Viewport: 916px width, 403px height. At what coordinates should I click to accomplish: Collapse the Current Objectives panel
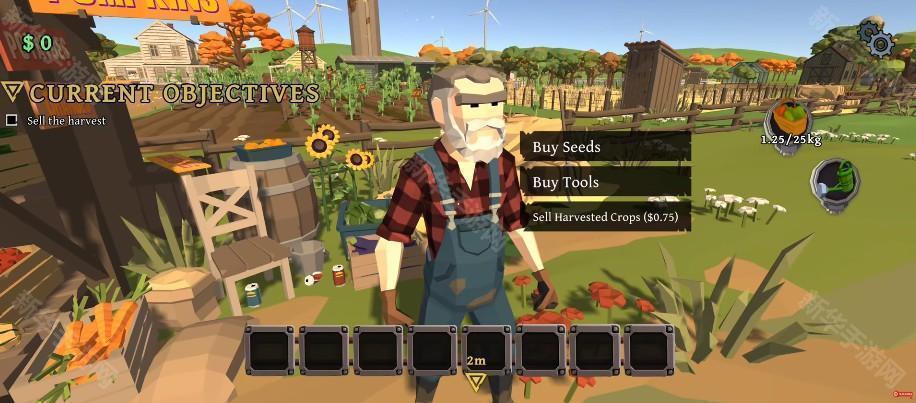[x=13, y=93]
